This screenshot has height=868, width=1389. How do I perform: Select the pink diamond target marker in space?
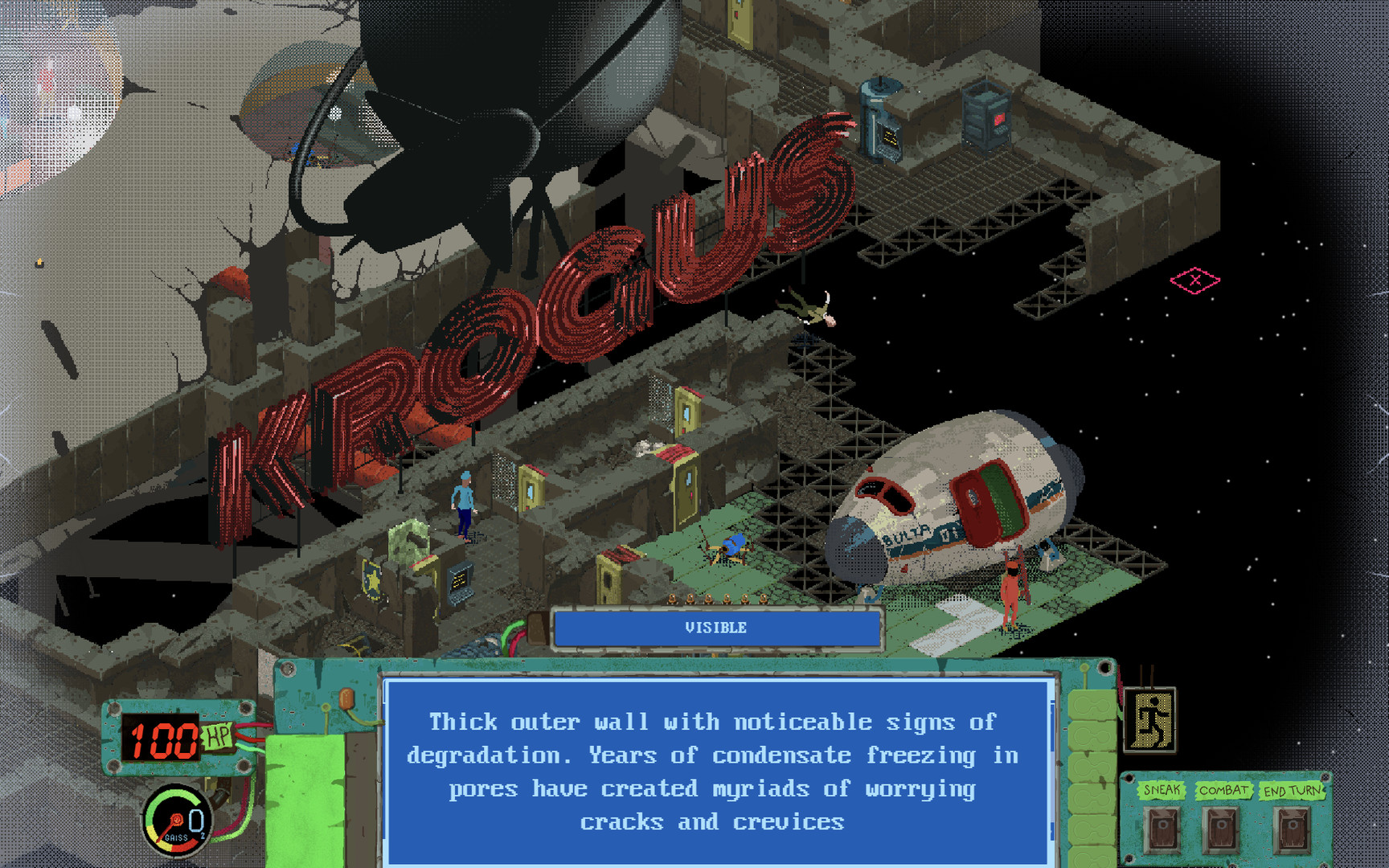(1196, 280)
